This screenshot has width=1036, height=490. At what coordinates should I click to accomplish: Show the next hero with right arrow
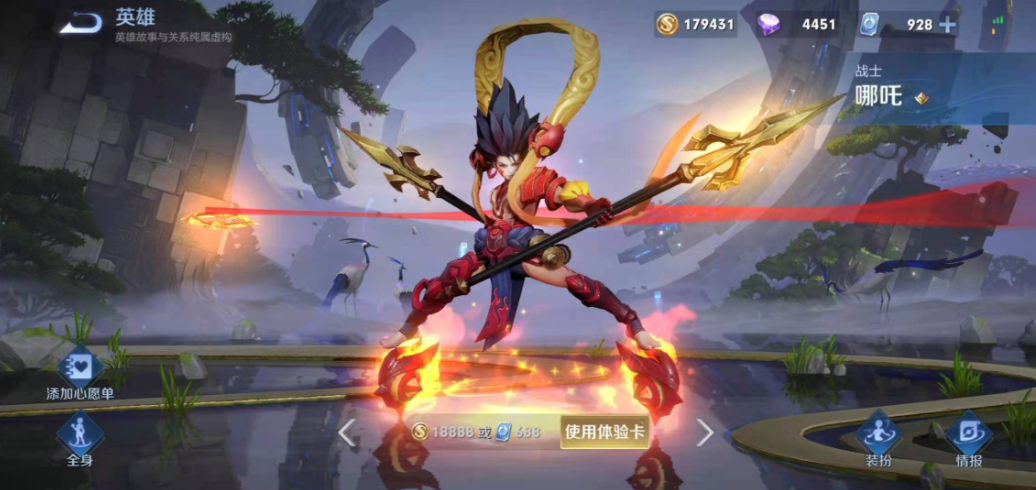[x=705, y=432]
